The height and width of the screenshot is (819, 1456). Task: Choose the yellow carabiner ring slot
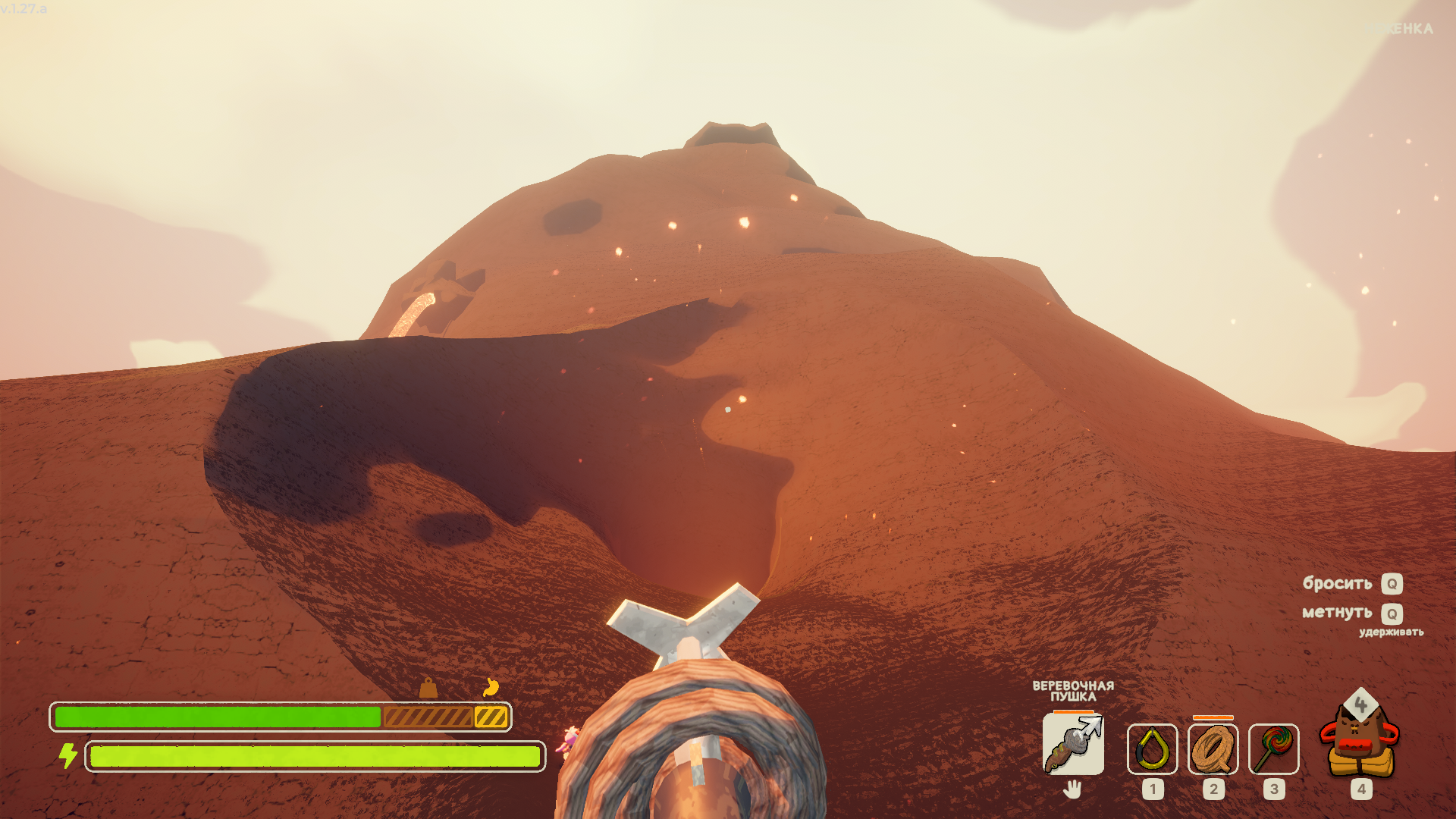tap(1152, 749)
